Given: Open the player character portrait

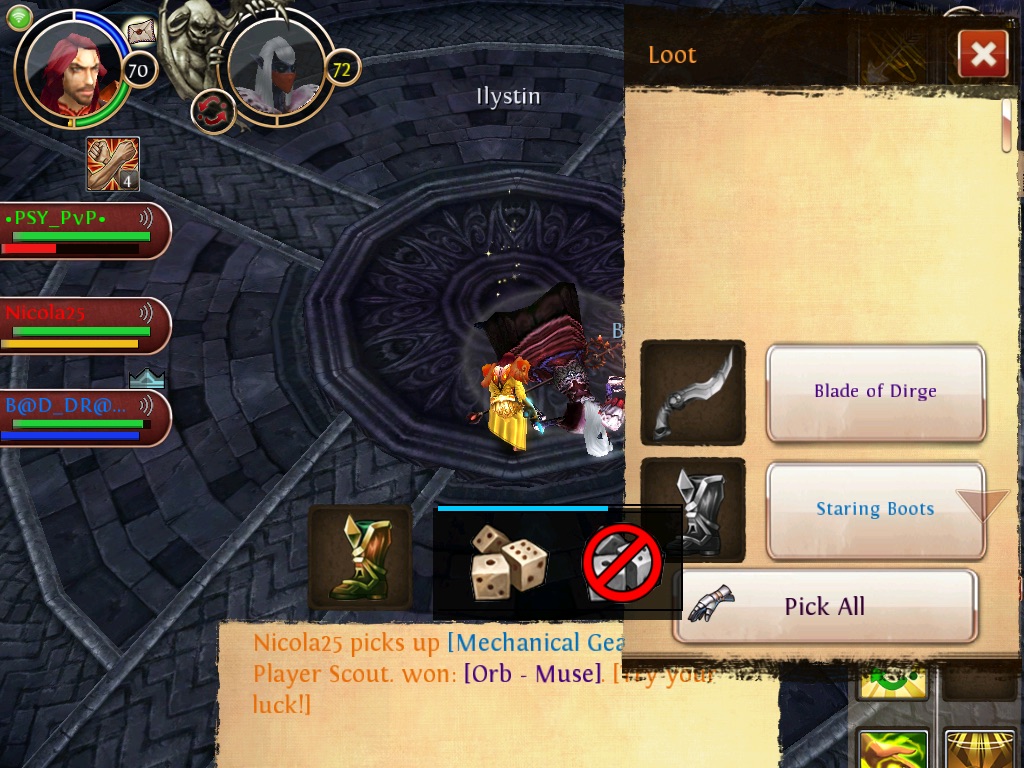Looking at the screenshot, I should 70,70.
